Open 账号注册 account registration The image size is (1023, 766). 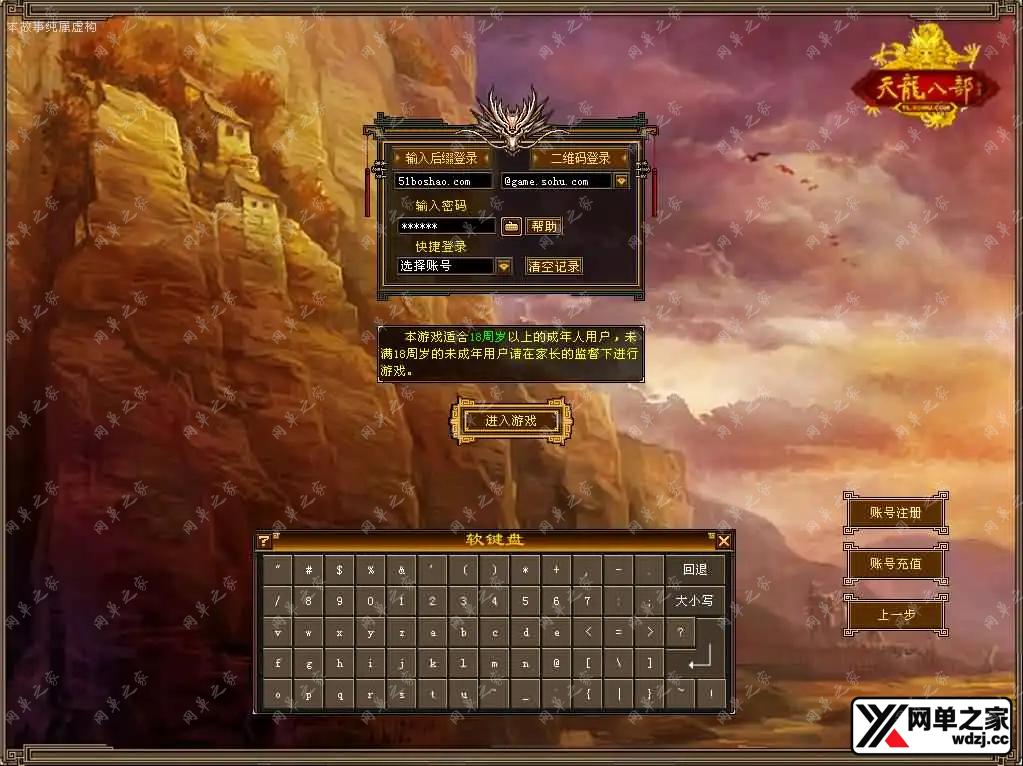tap(895, 513)
